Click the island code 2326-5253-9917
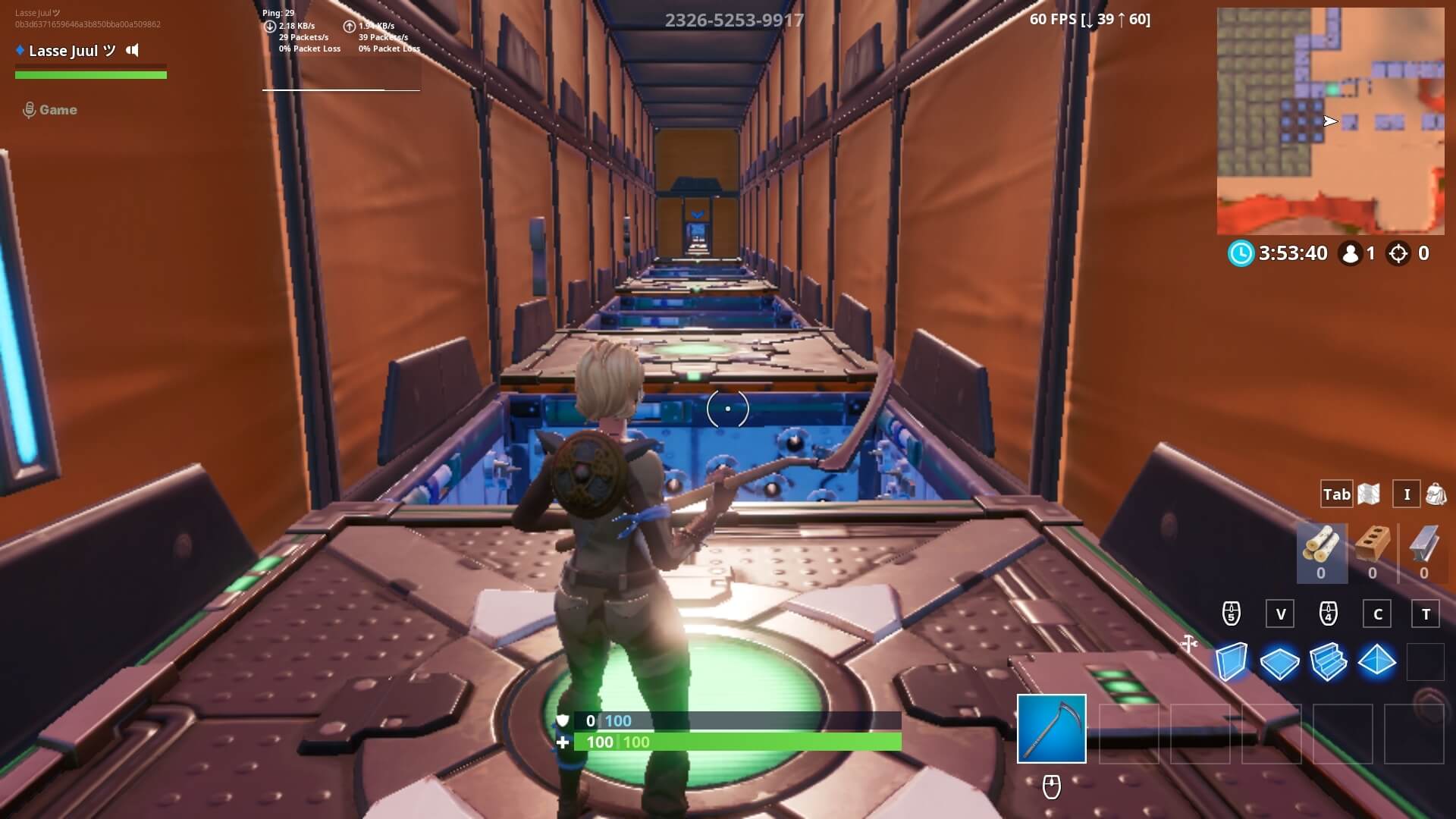The width and height of the screenshot is (1456, 819). [734, 20]
